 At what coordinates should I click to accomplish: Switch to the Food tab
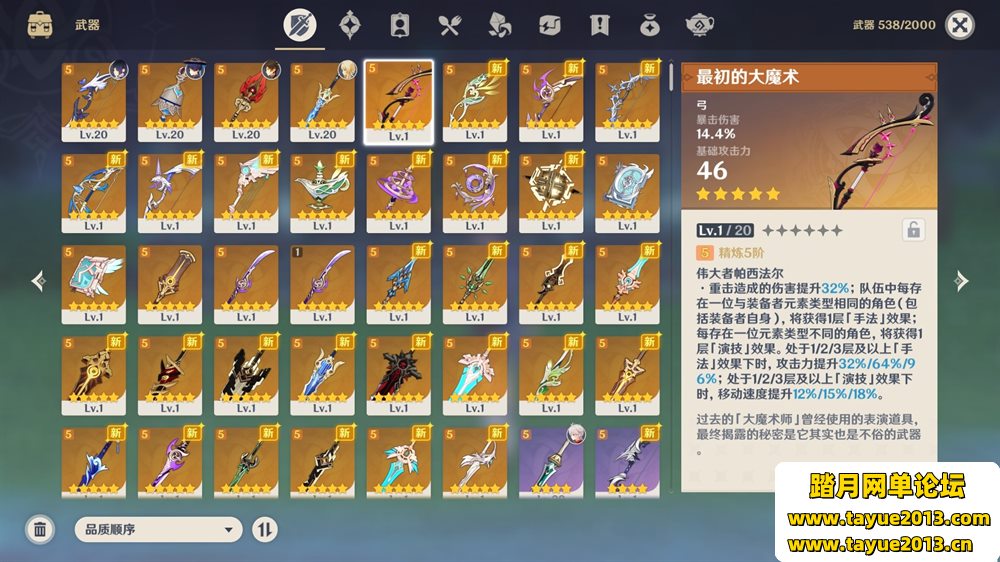click(449, 25)
